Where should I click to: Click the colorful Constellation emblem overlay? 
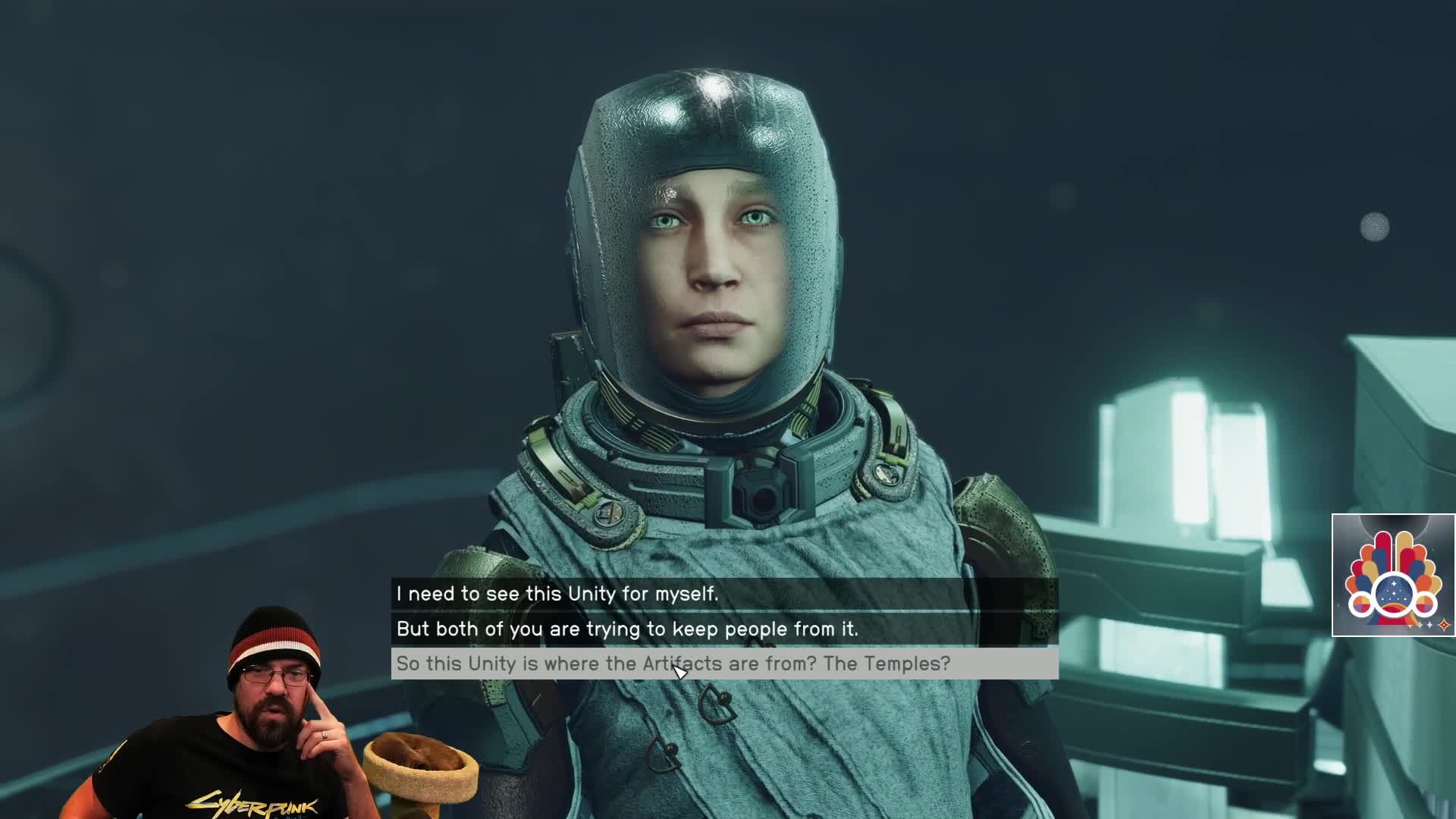pyautogui.click(x=1392, y=576)
